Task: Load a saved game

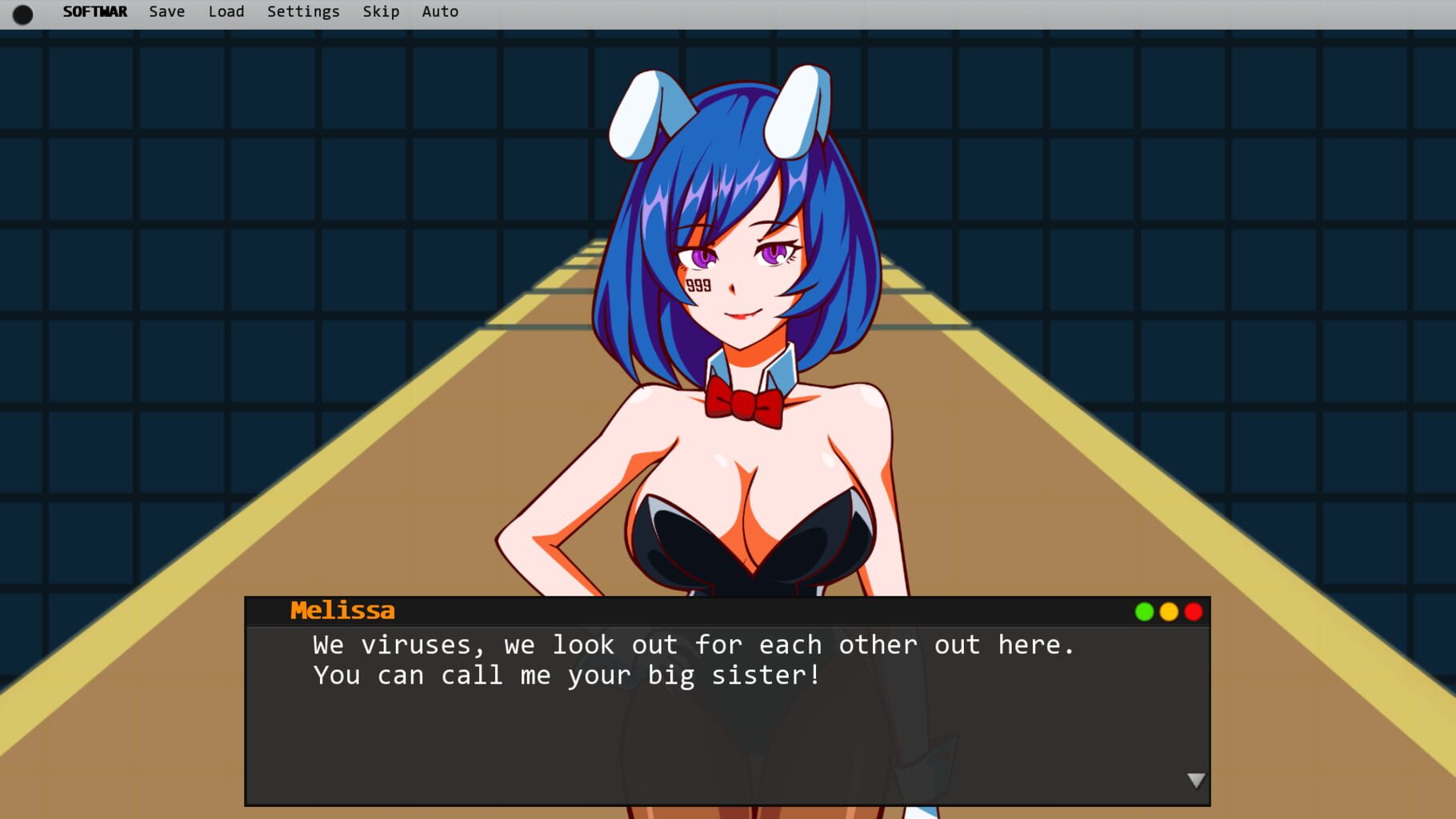Action: (x=226, y=11)
